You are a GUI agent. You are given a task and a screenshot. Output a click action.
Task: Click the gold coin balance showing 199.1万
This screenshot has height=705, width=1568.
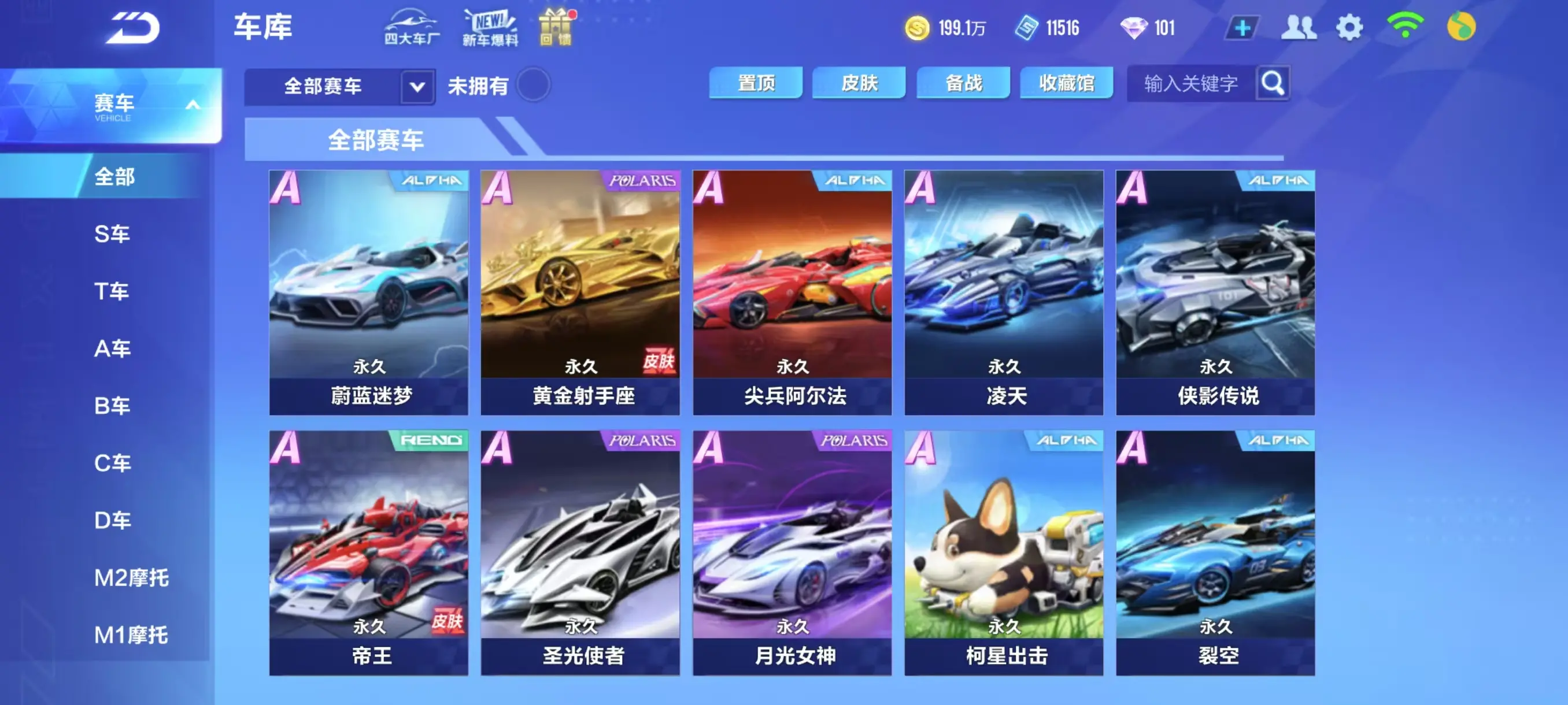pos(946,27)
